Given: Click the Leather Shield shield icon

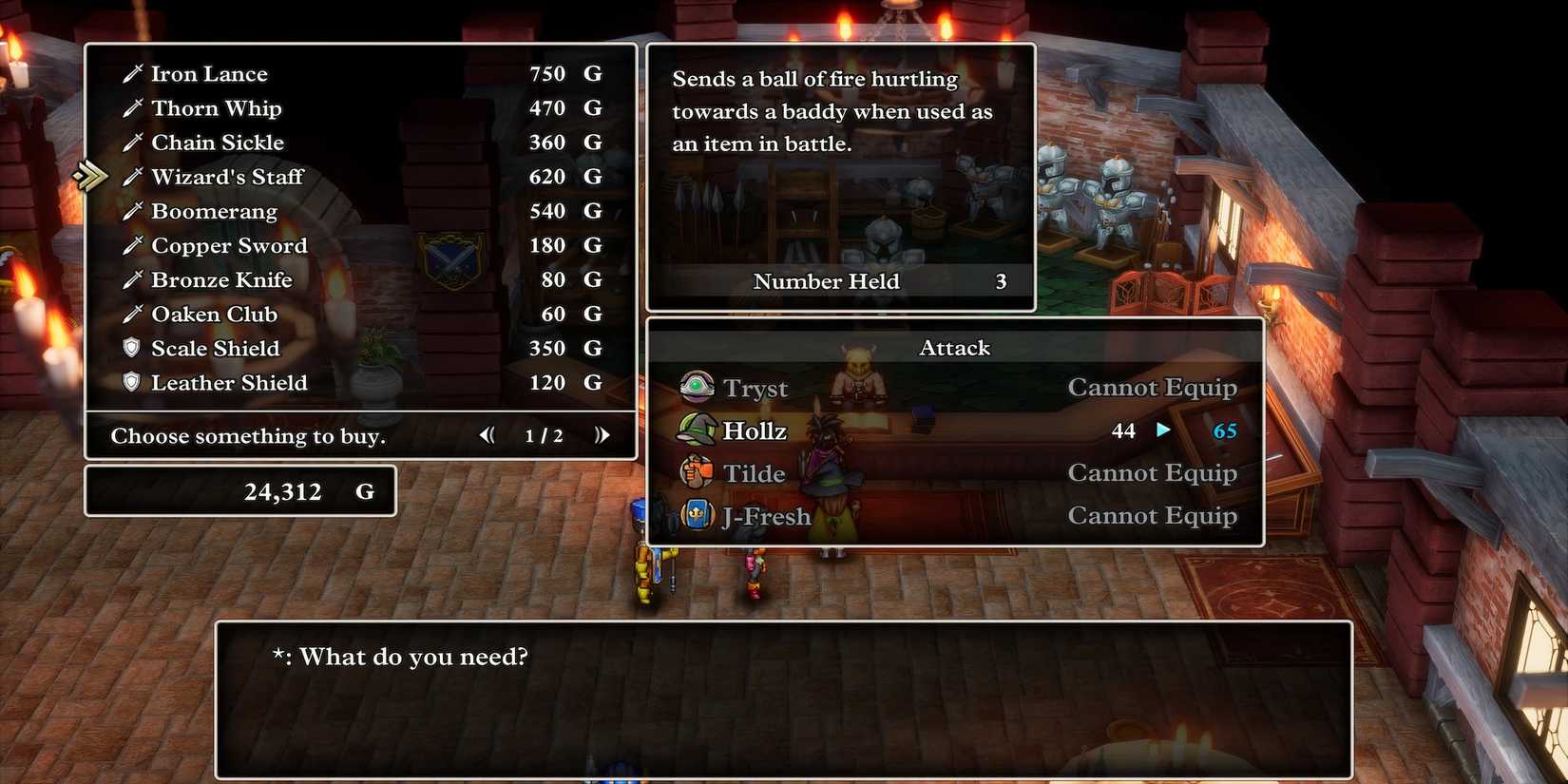Looking at the screenshot, I should (133, 383).
